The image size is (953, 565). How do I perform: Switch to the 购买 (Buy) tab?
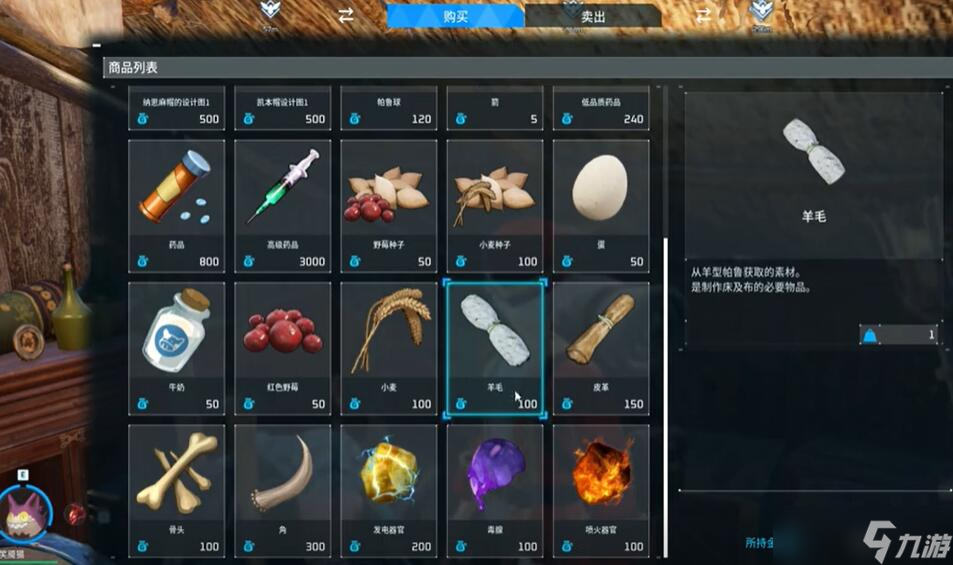point(455,16)
